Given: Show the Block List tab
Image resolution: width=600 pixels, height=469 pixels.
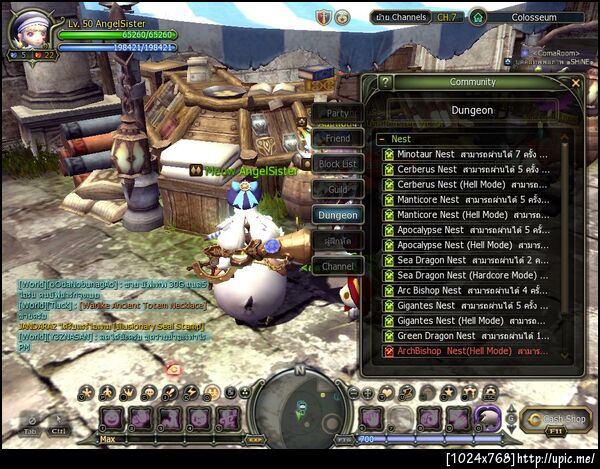Looking at the screenshot, I should [x=337, y=164].
